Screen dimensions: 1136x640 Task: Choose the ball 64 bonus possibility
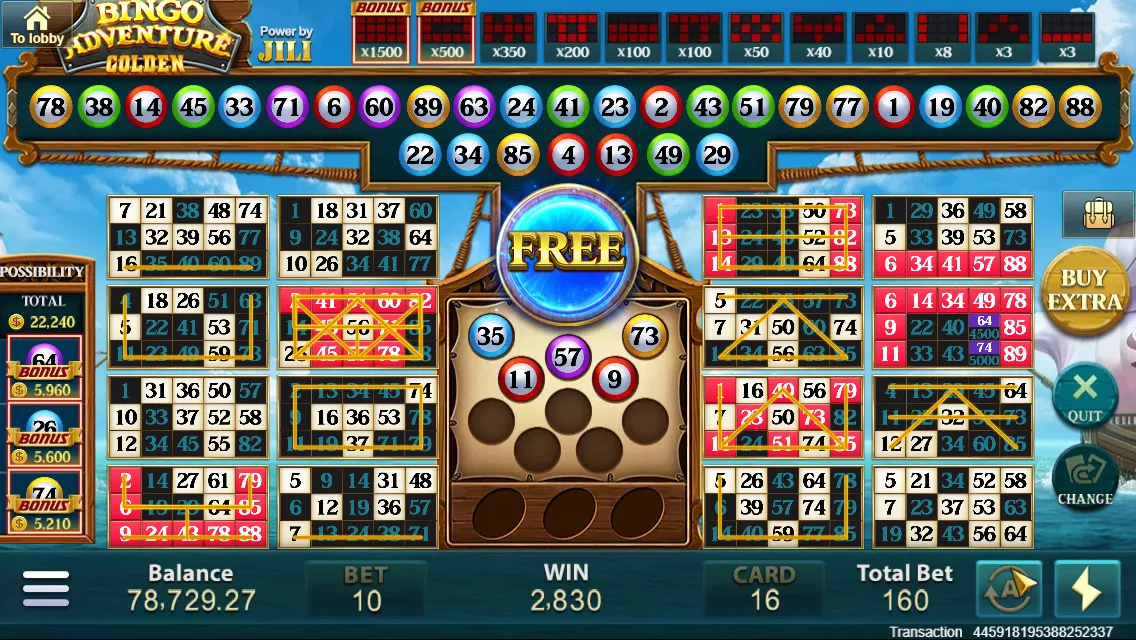[44, 367]
